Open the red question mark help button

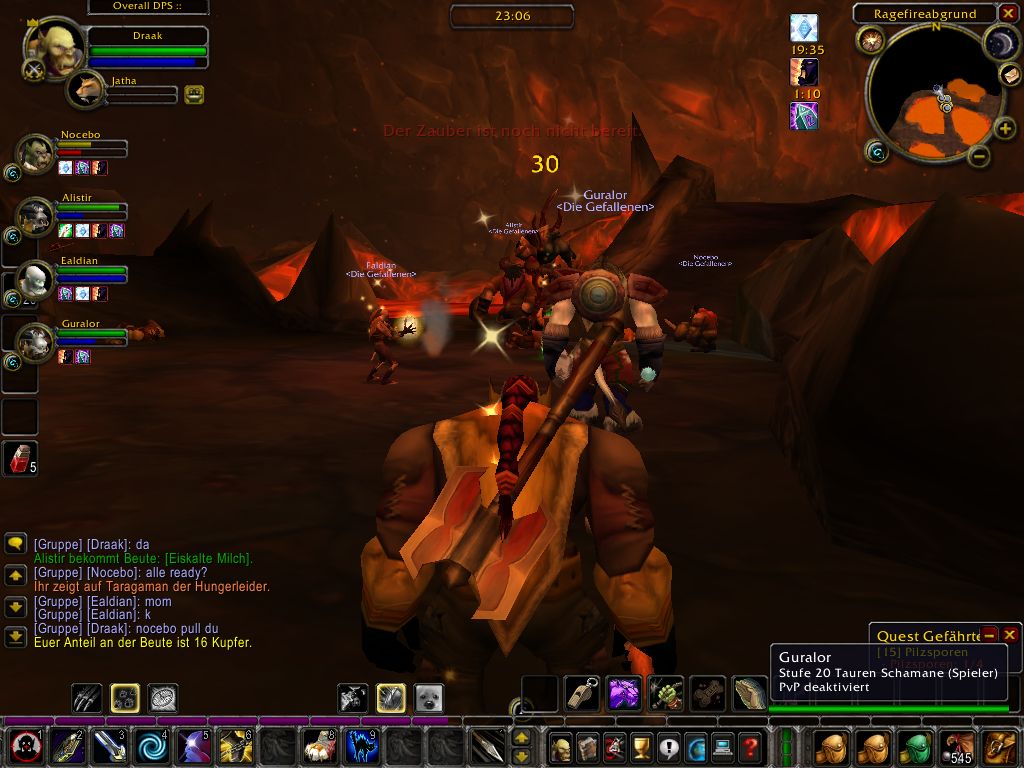pos(749,746)
